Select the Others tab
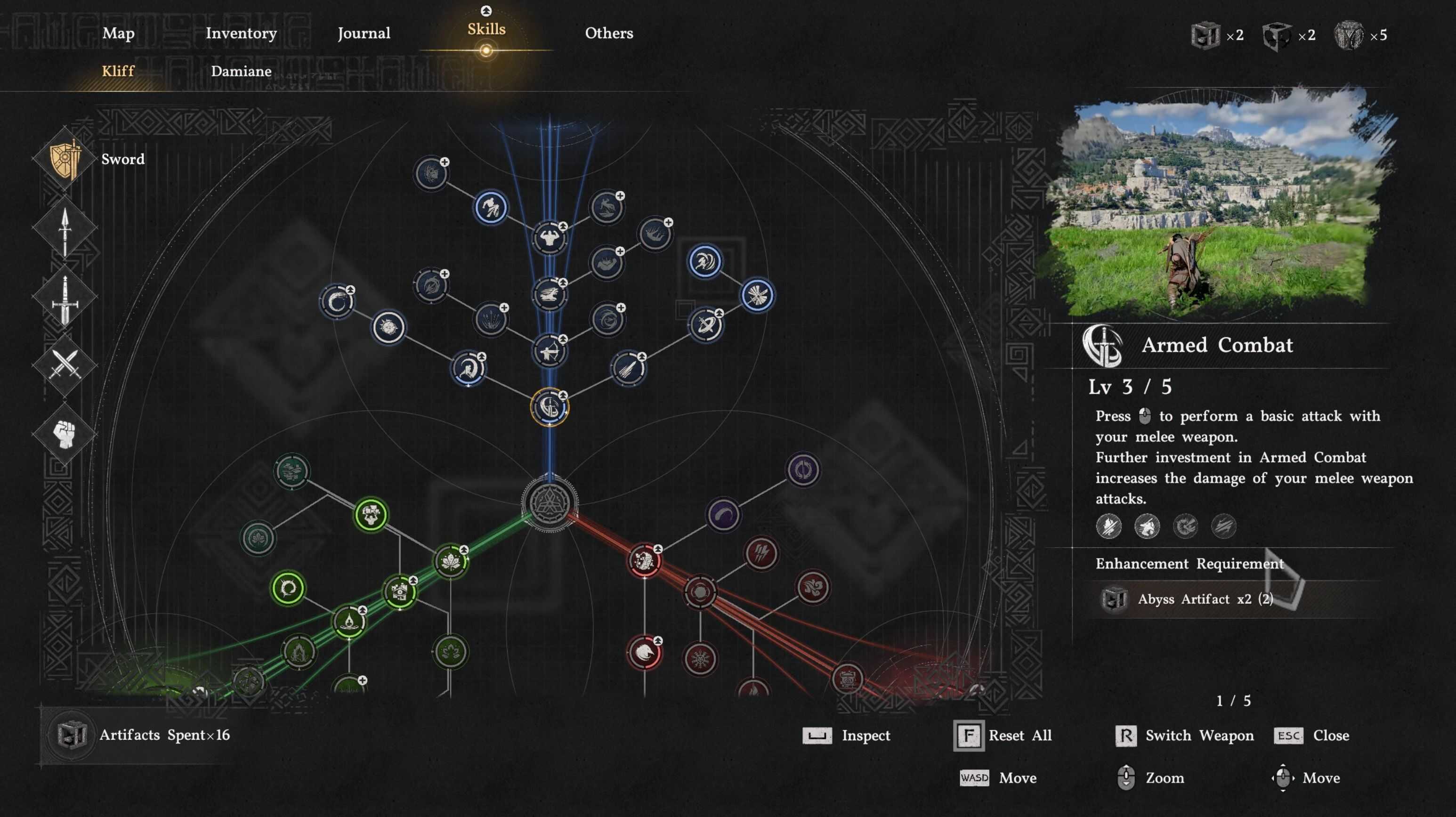The image size is (1456, 817). [608, 33]
